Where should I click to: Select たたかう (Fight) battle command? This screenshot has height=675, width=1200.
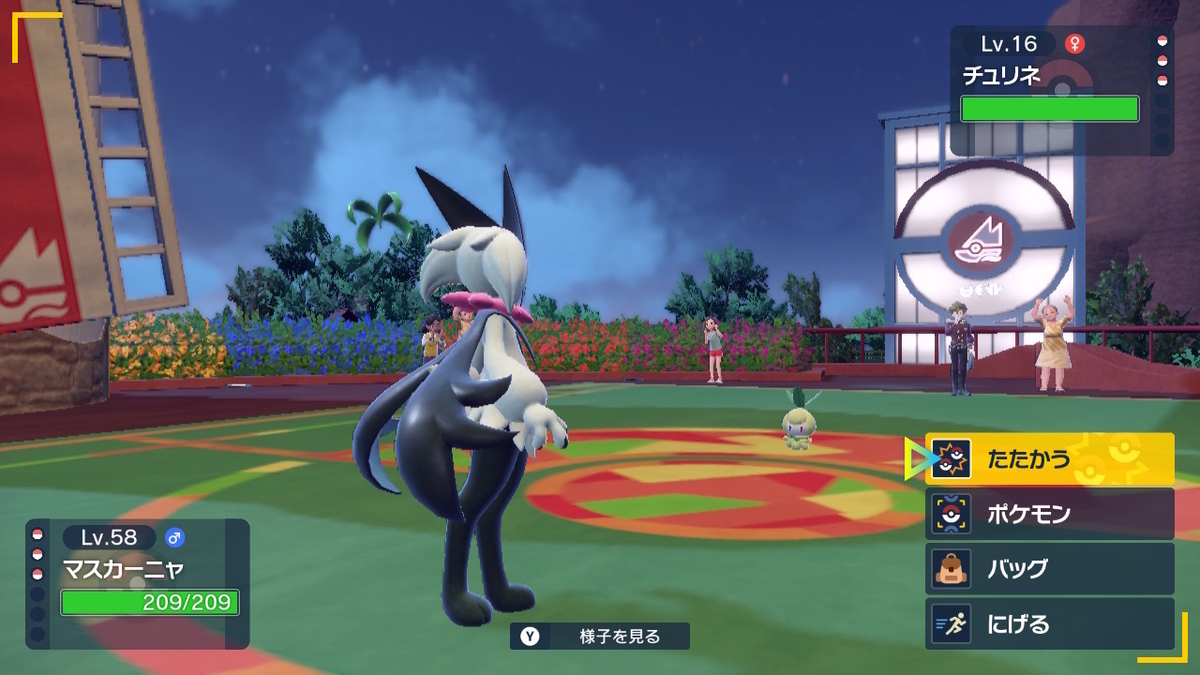(x=1049, y=459)
